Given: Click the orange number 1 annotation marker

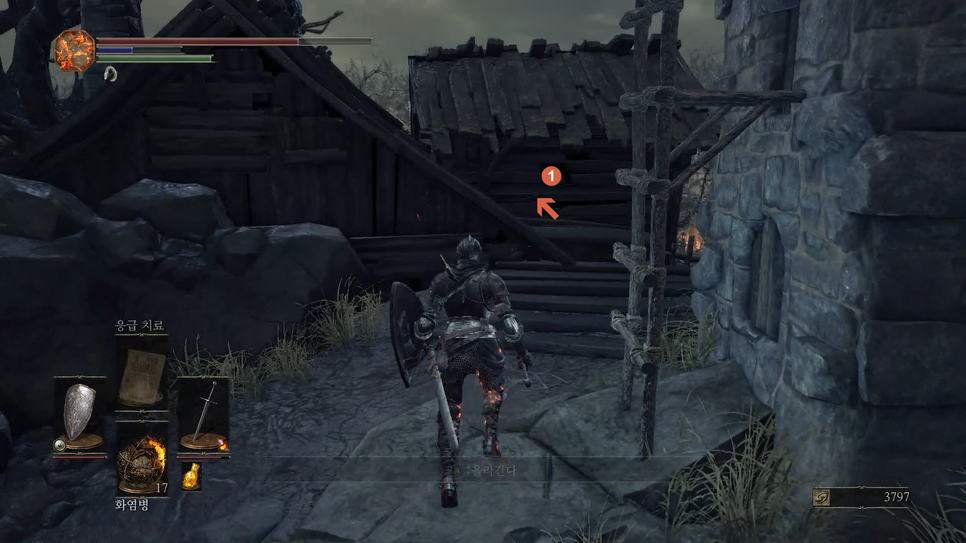Looking at the screenshot, I should pos(550,176).
